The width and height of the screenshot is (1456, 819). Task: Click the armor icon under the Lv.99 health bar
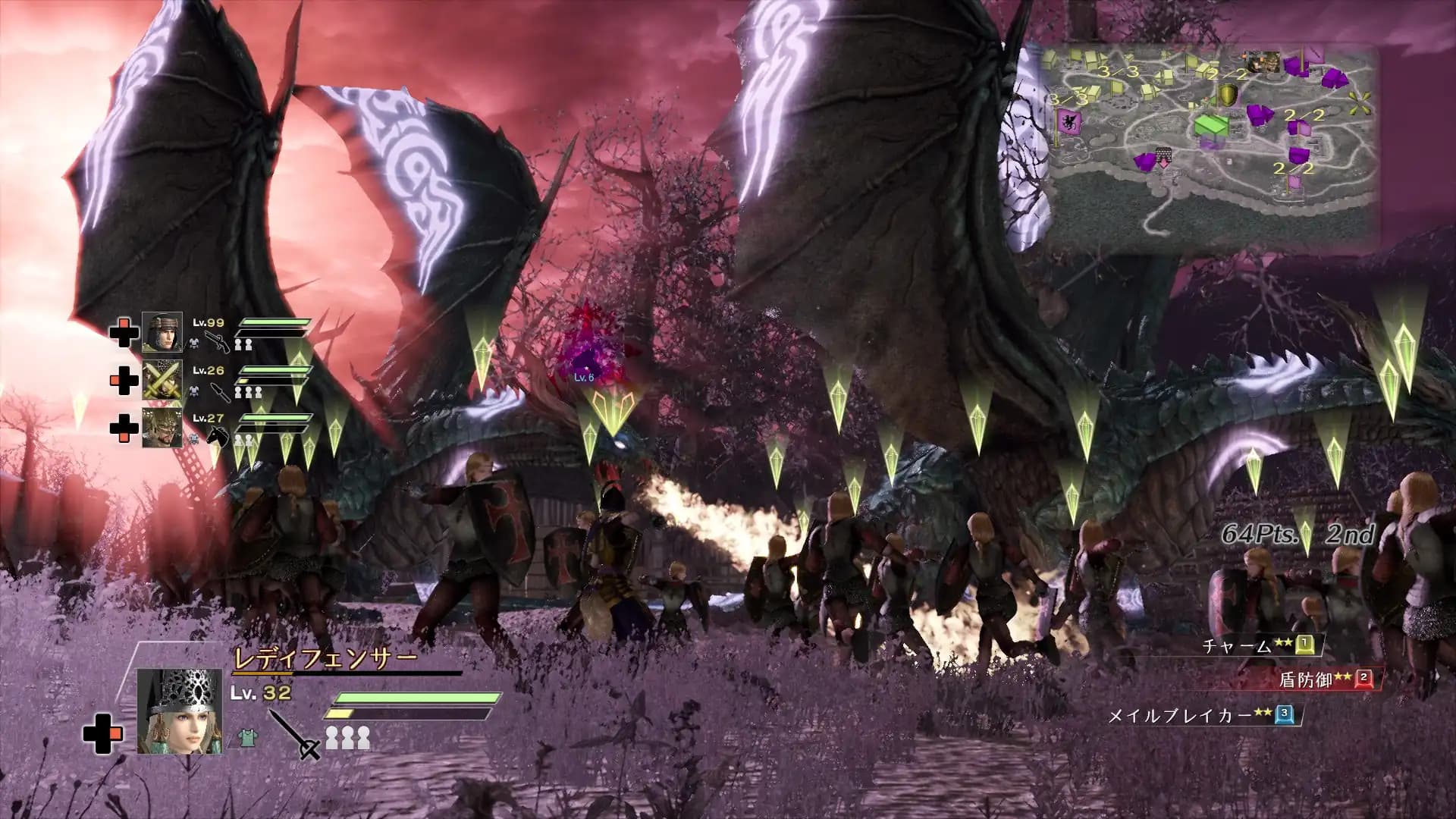(x=194, y=344)
